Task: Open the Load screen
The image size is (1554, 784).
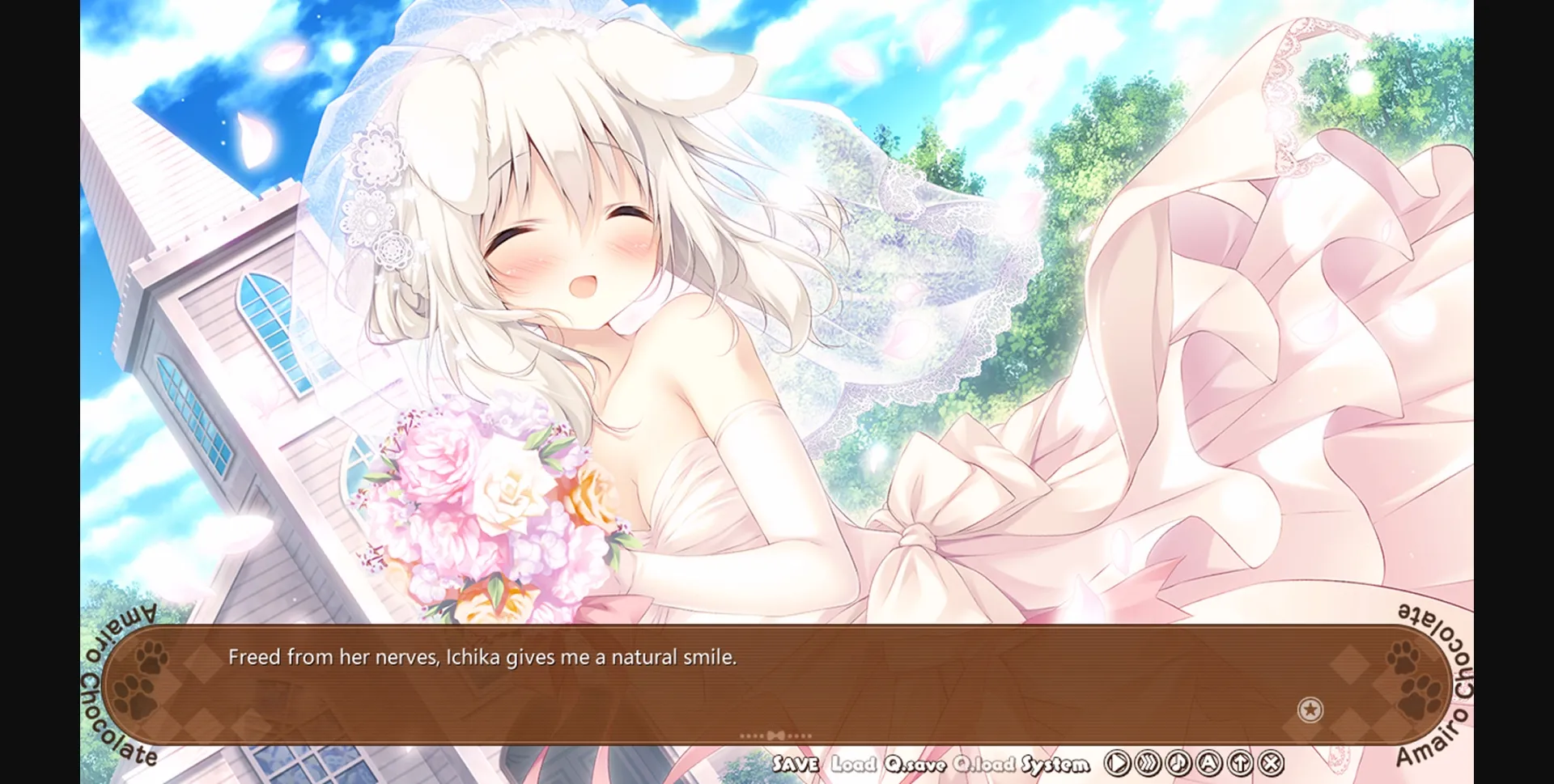Action: (855, 762)
